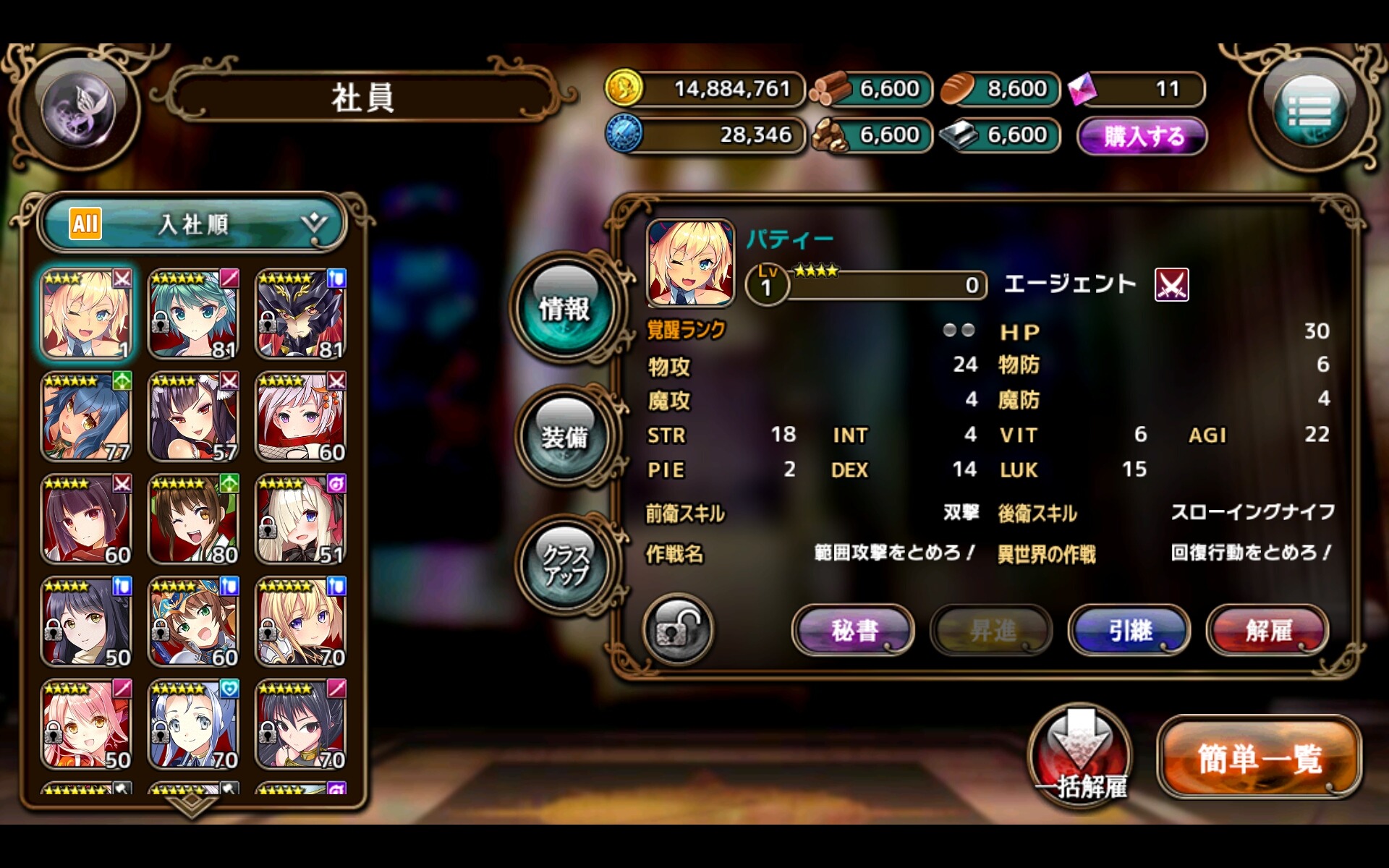The height and width of the screenshot is (868, 1389).
Task: Select the dark armored level 81 employee
Action: coord(300,314)
